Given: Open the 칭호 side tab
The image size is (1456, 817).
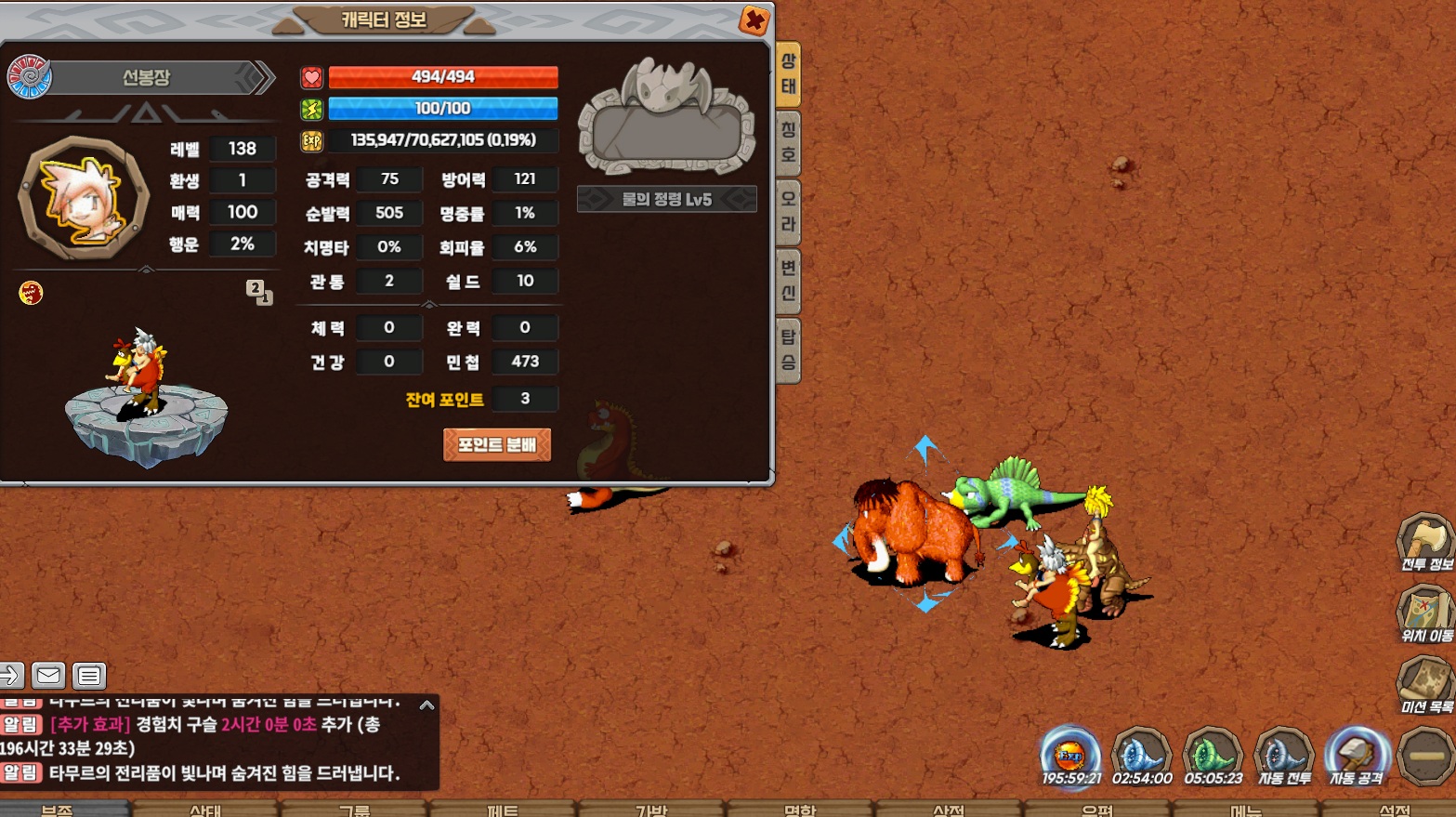Looking at the screenshot, I should (788, 142).
